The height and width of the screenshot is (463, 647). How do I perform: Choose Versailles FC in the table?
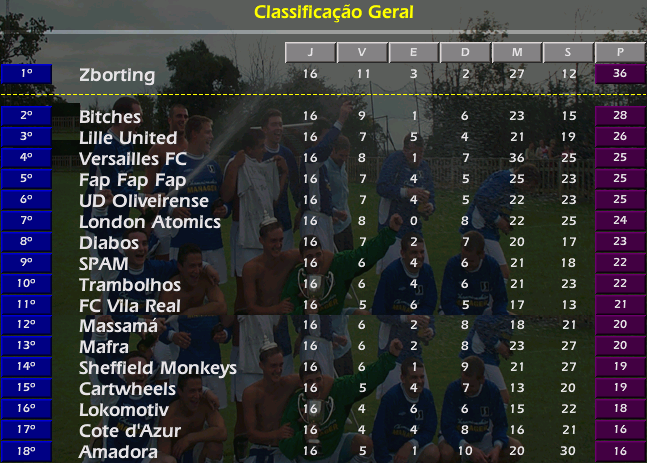[x=132, y=159]
